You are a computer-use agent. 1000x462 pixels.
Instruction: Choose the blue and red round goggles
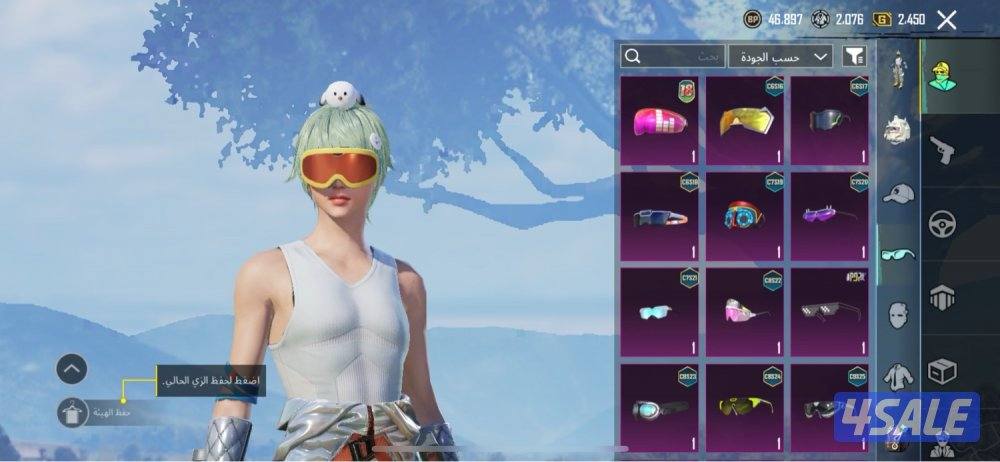point(746,217)
